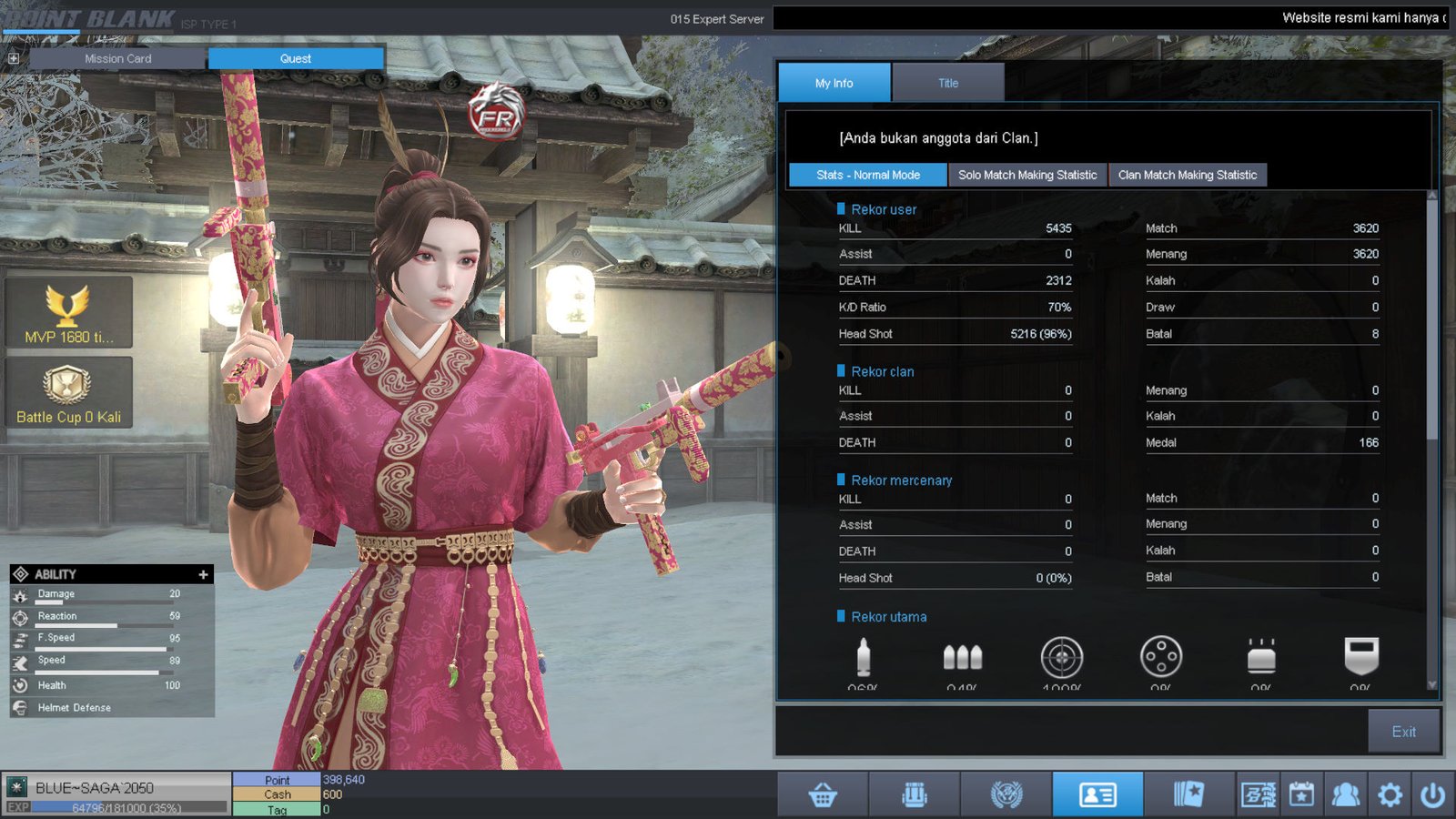Switch to the Title tab
Image resolution: width=1456 pixels, height=819 pixels.
(x=948, y=83)
